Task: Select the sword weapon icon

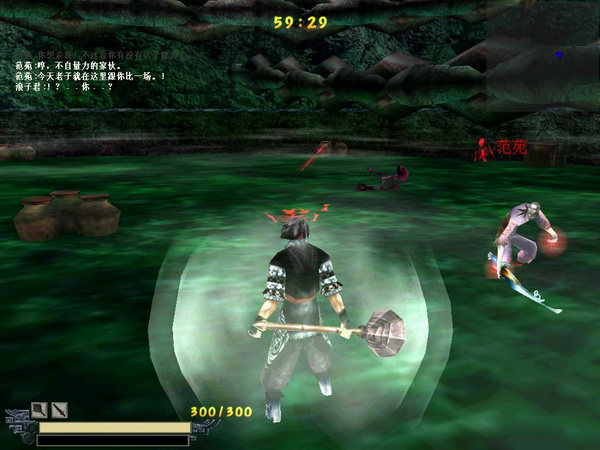Action: pos(59,409)
